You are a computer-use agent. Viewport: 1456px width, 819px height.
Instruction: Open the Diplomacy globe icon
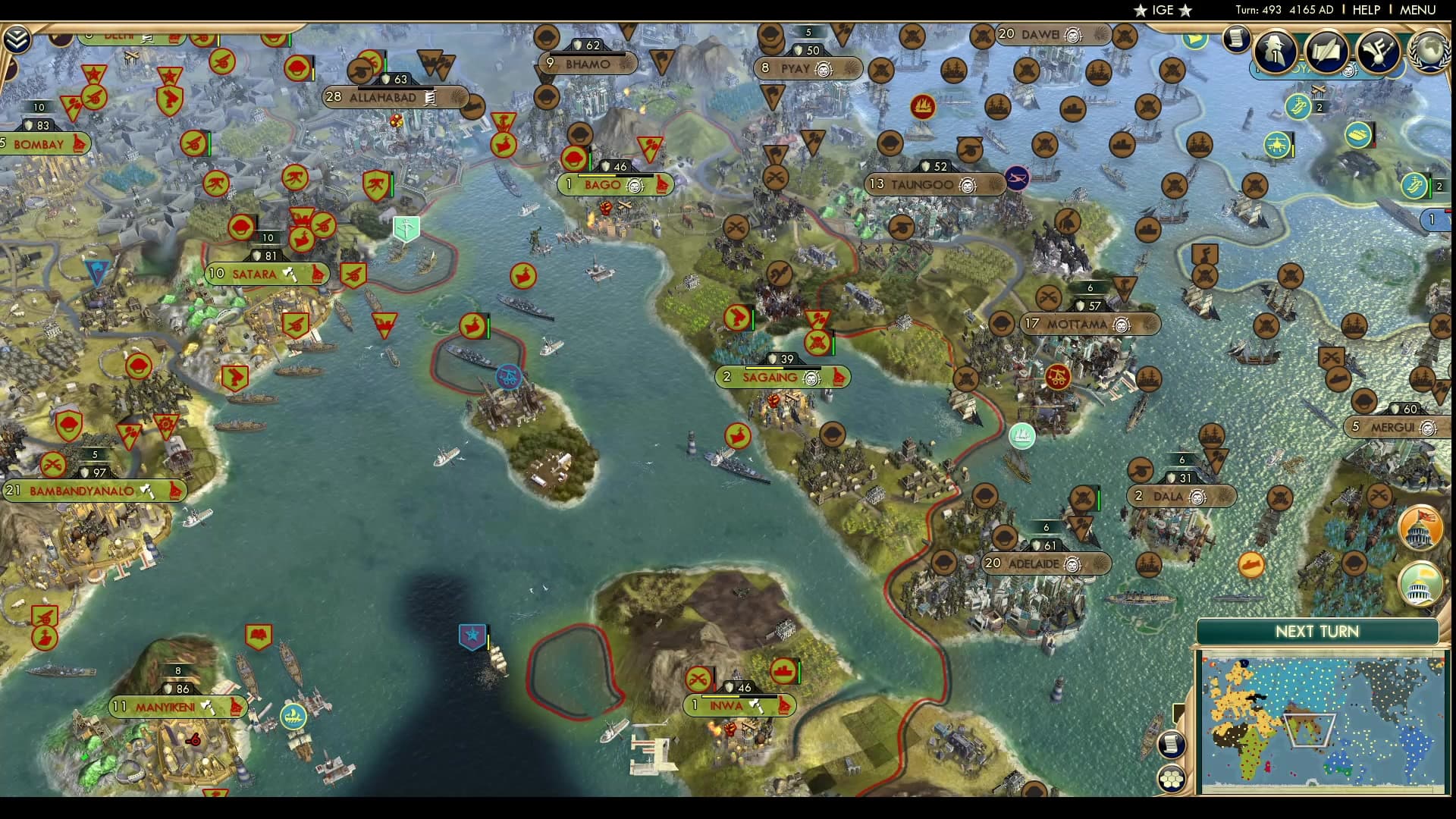[x=1429, y=53]
